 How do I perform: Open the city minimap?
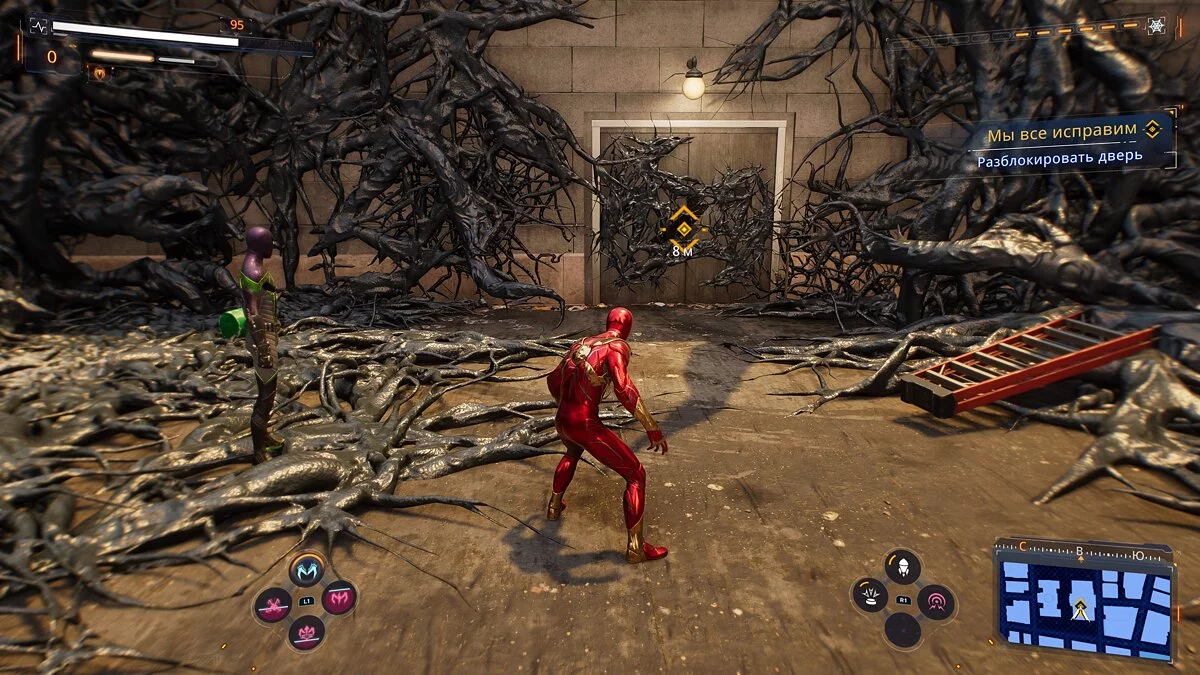[x=1084, y=602]
